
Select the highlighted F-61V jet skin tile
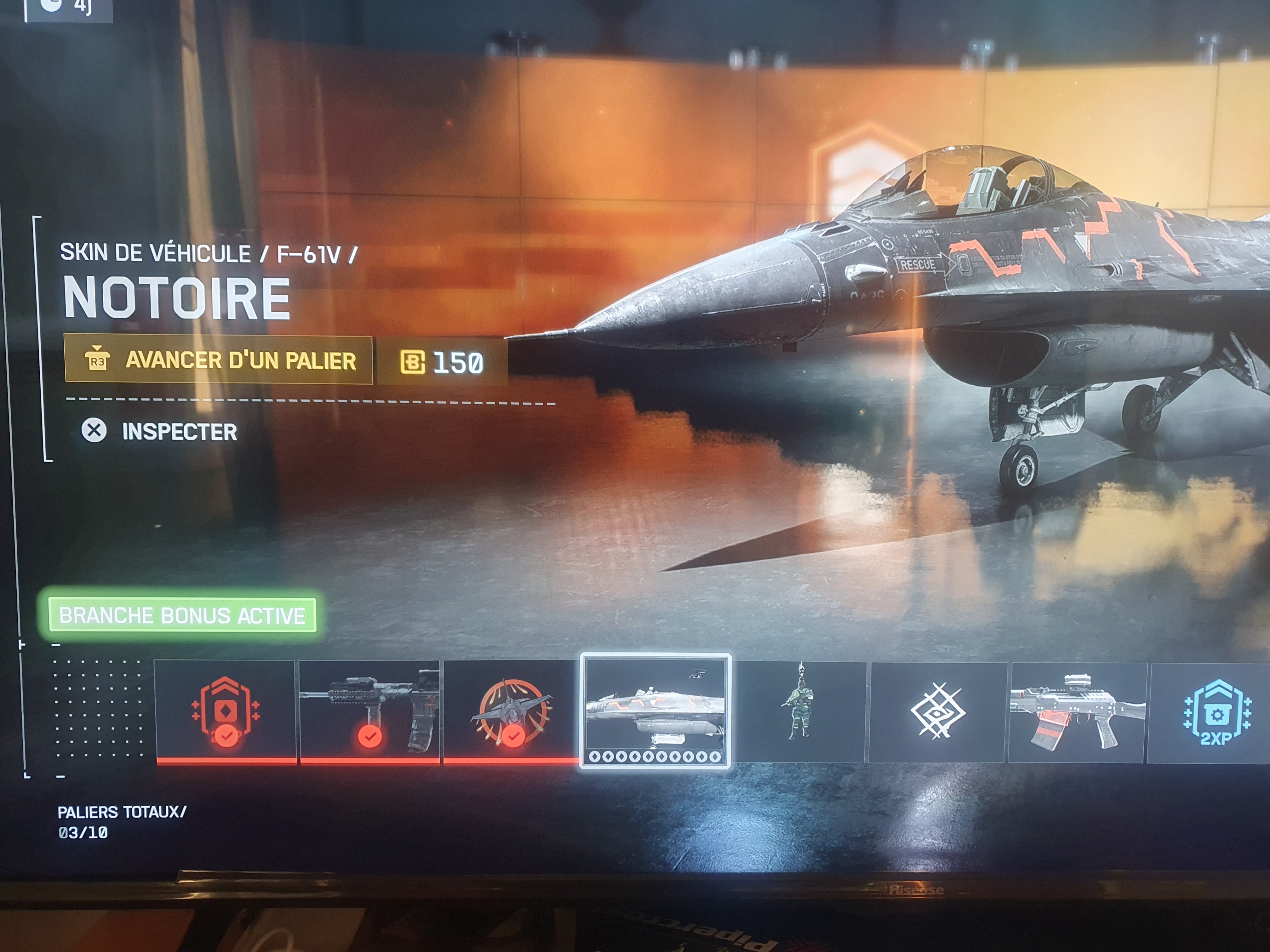(656, 711)
